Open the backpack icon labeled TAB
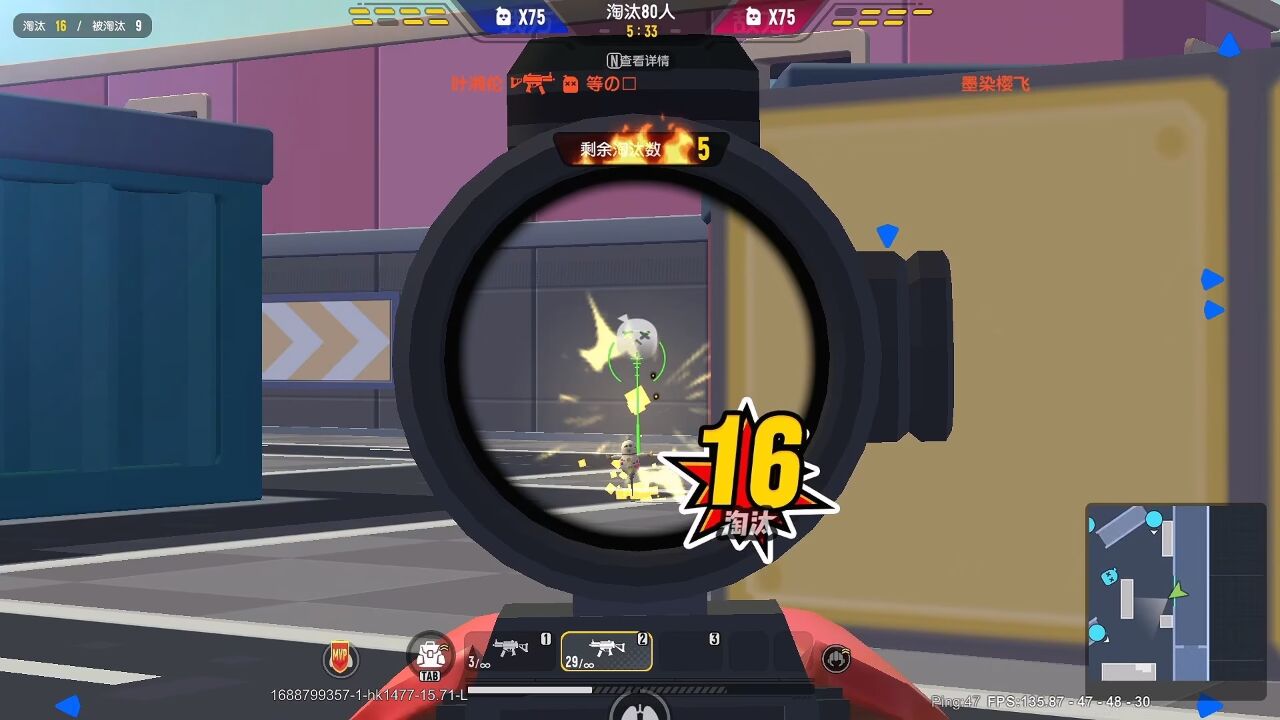The image size is (1280, 720). pos(431,656)
